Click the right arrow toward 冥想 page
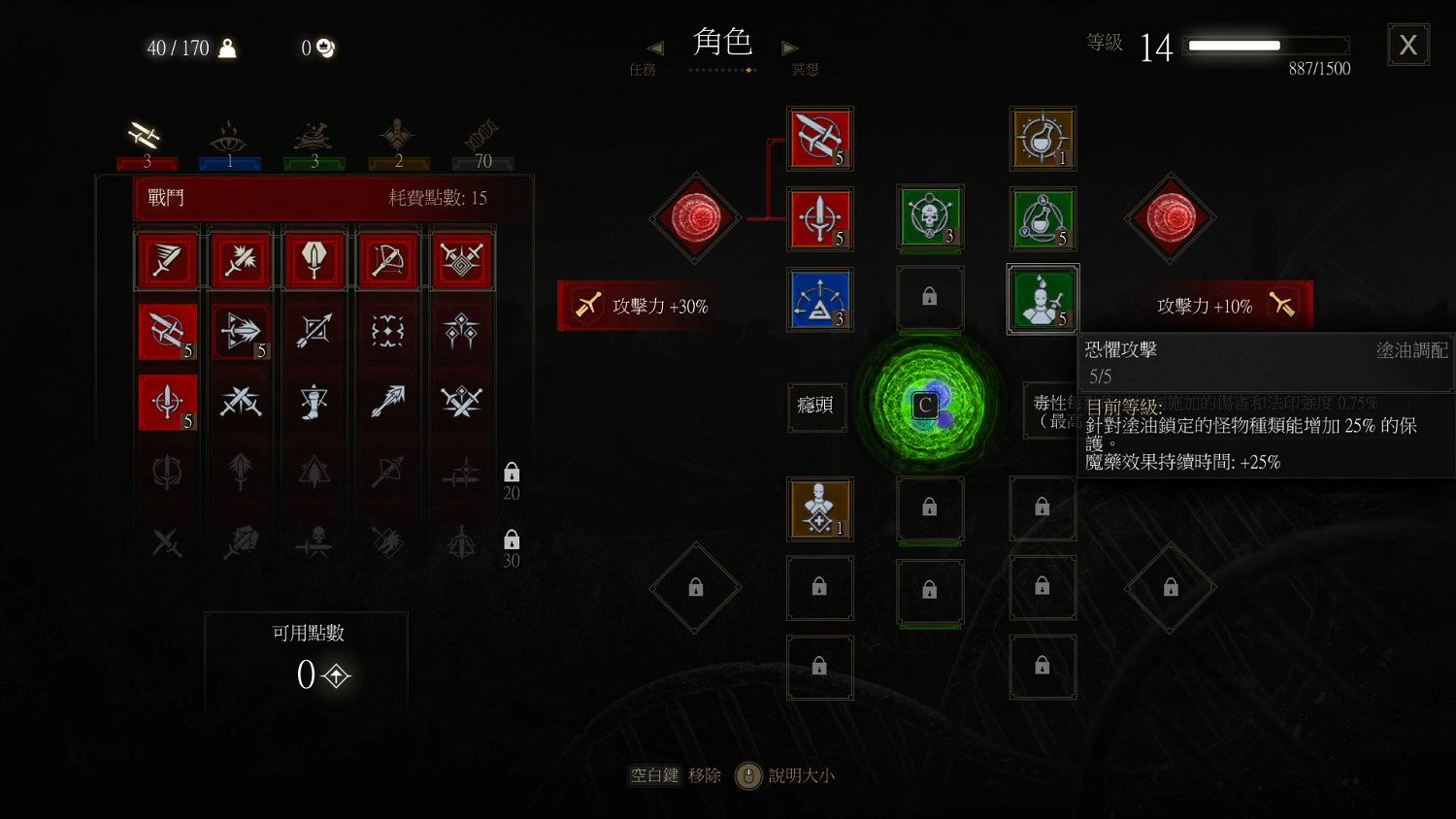 pyautogui.click(x=789, y=49)
